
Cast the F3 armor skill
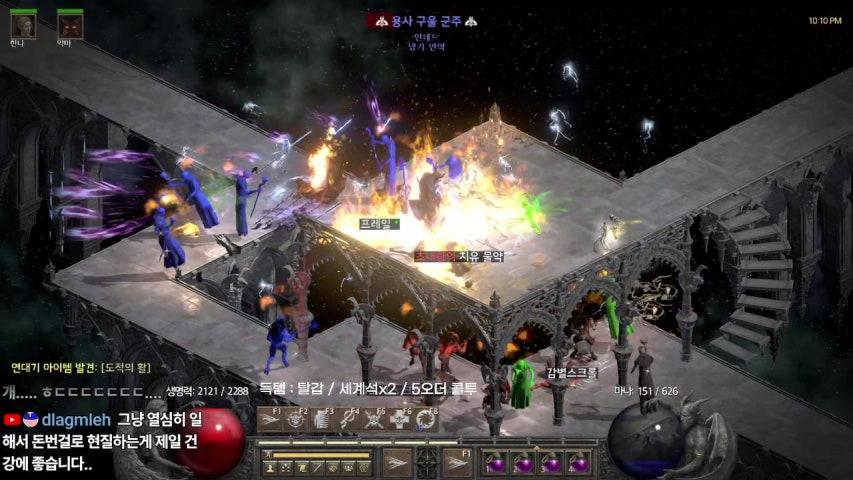click(x=322, y=420)
